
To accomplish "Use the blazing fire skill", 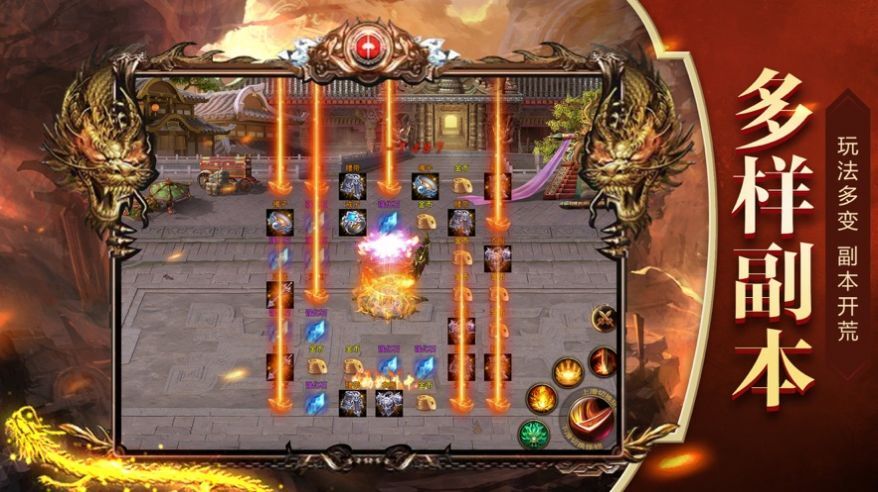I will click(541, 399).
